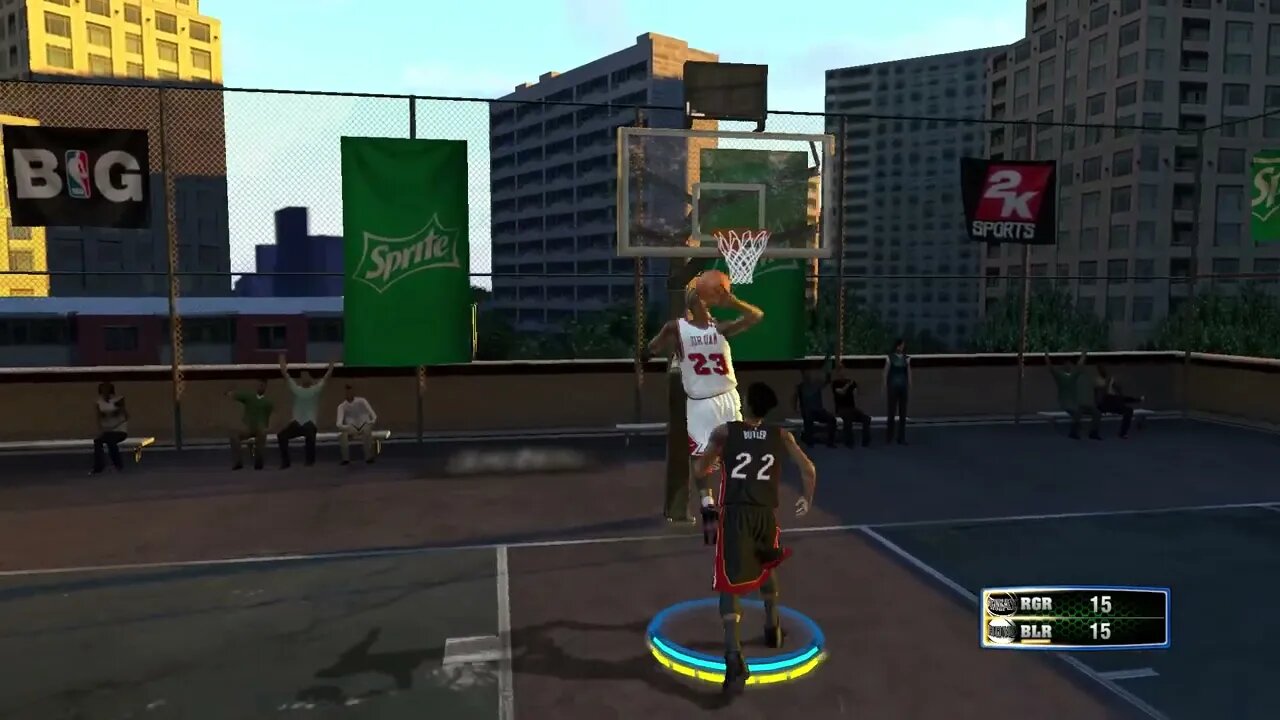The image size is (1280, 720).
Task: Click the 2K Sports banner logo
Action: tap(1007, 200)
